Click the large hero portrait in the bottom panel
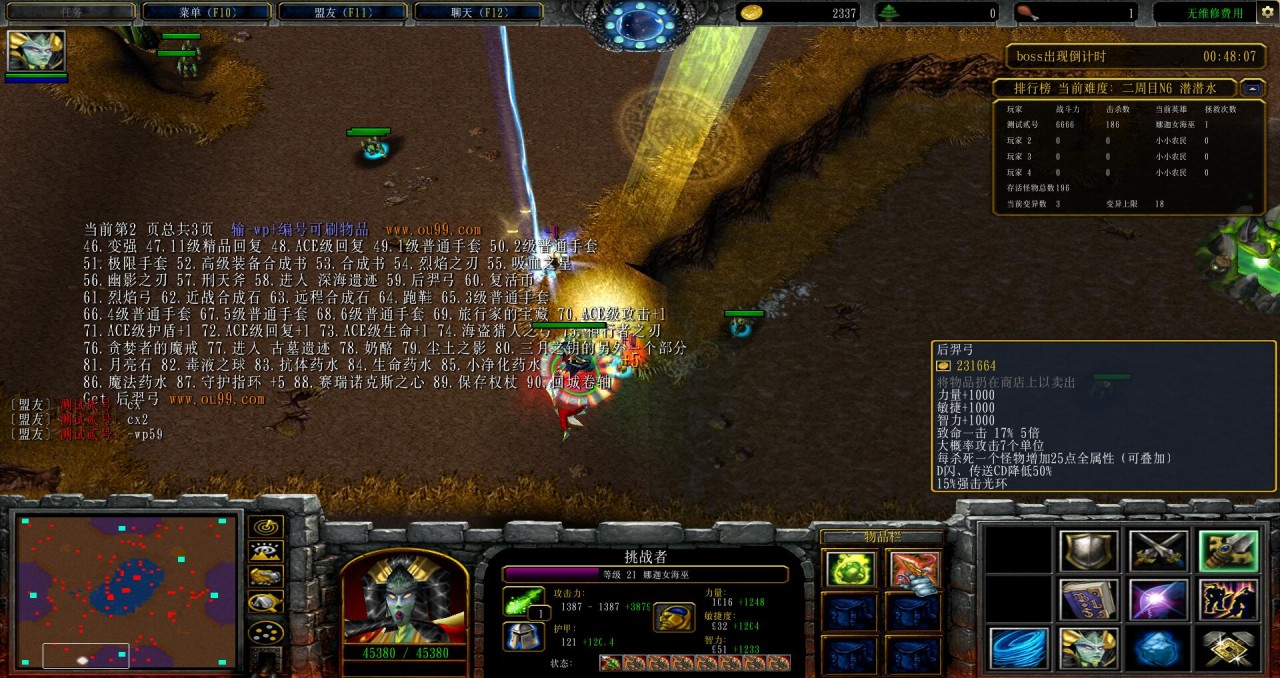The height and width of the screenshot is (678, 1280). (404, 598)
